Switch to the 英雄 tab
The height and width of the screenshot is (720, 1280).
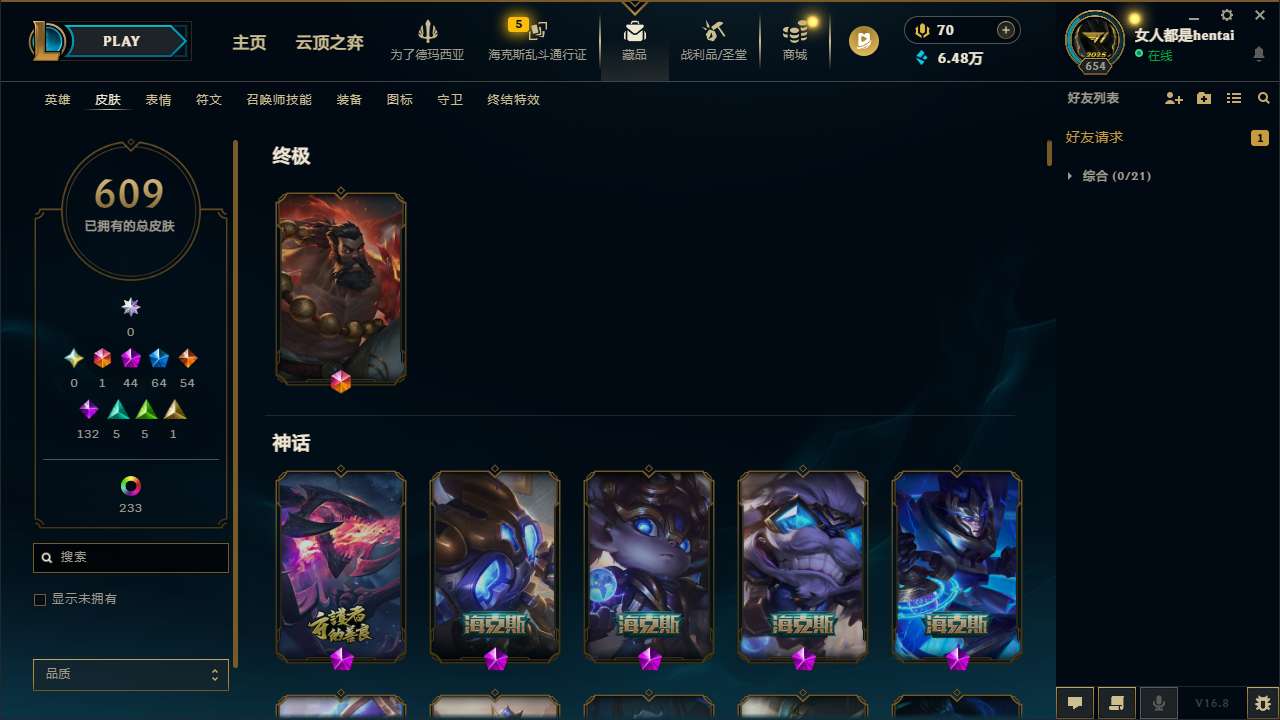click(57, 99)
